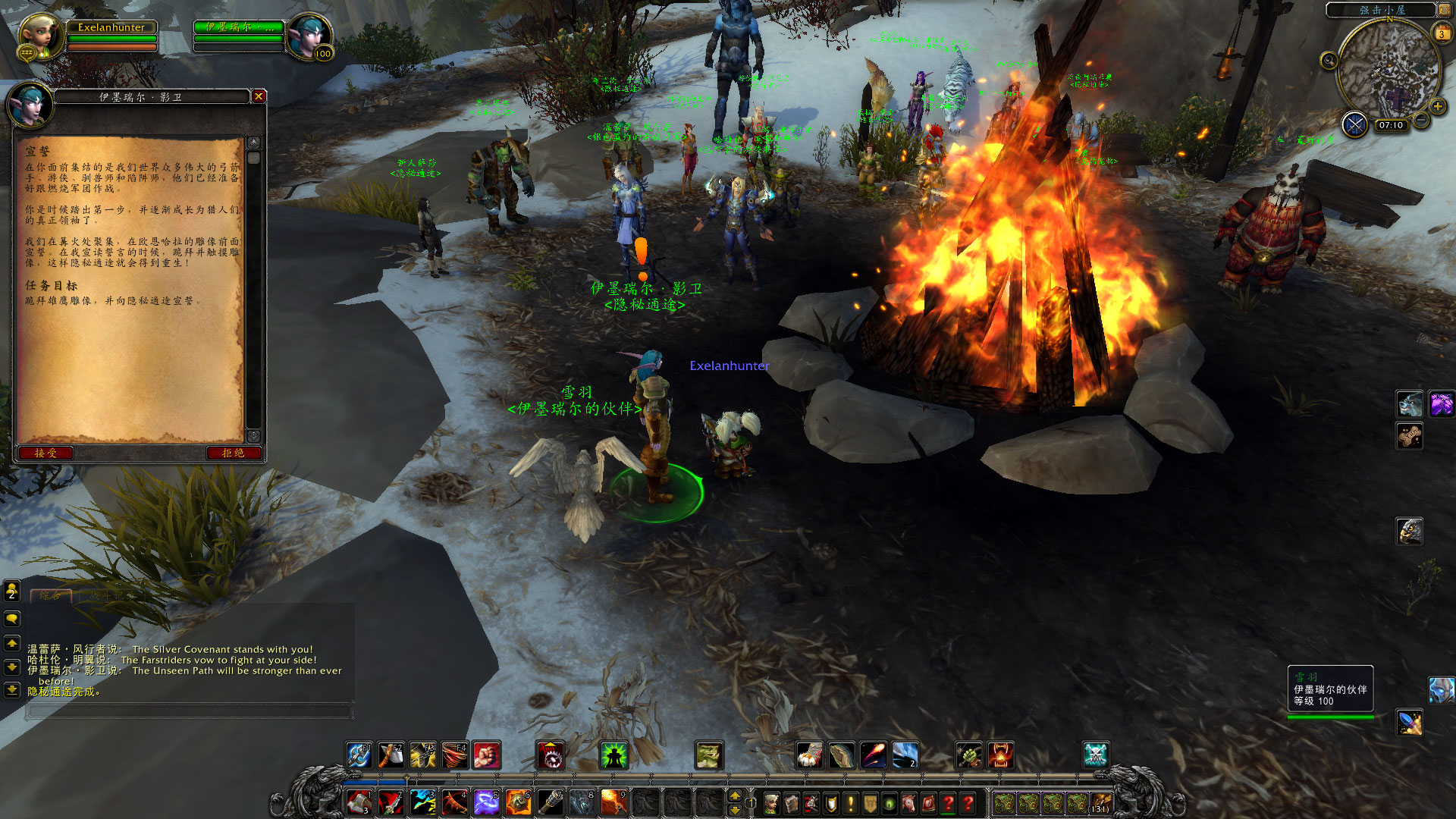Activate the red fist pet ability

487,755
